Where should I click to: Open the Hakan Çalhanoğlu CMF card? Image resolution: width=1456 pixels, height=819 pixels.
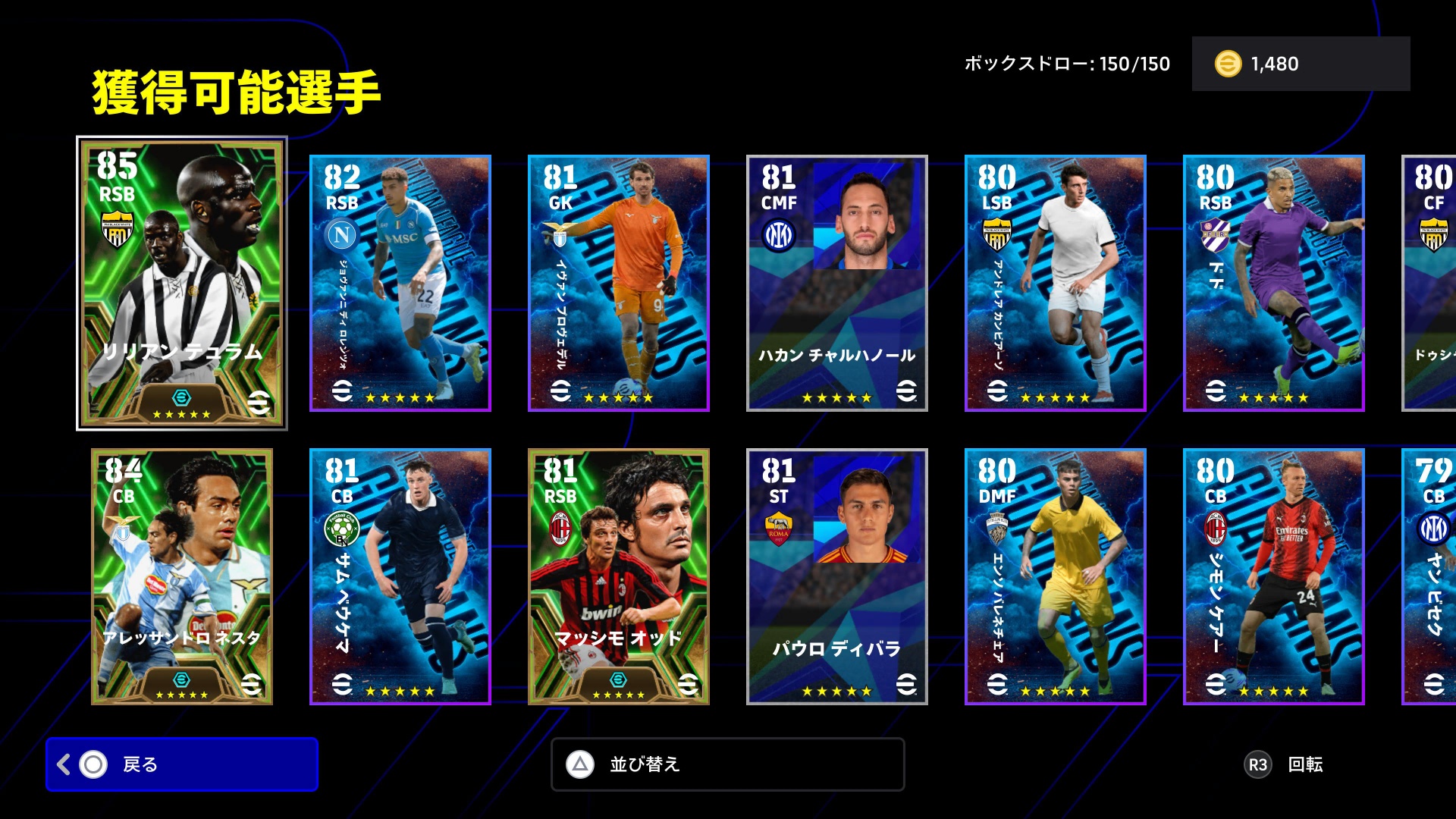click(836, 283)
